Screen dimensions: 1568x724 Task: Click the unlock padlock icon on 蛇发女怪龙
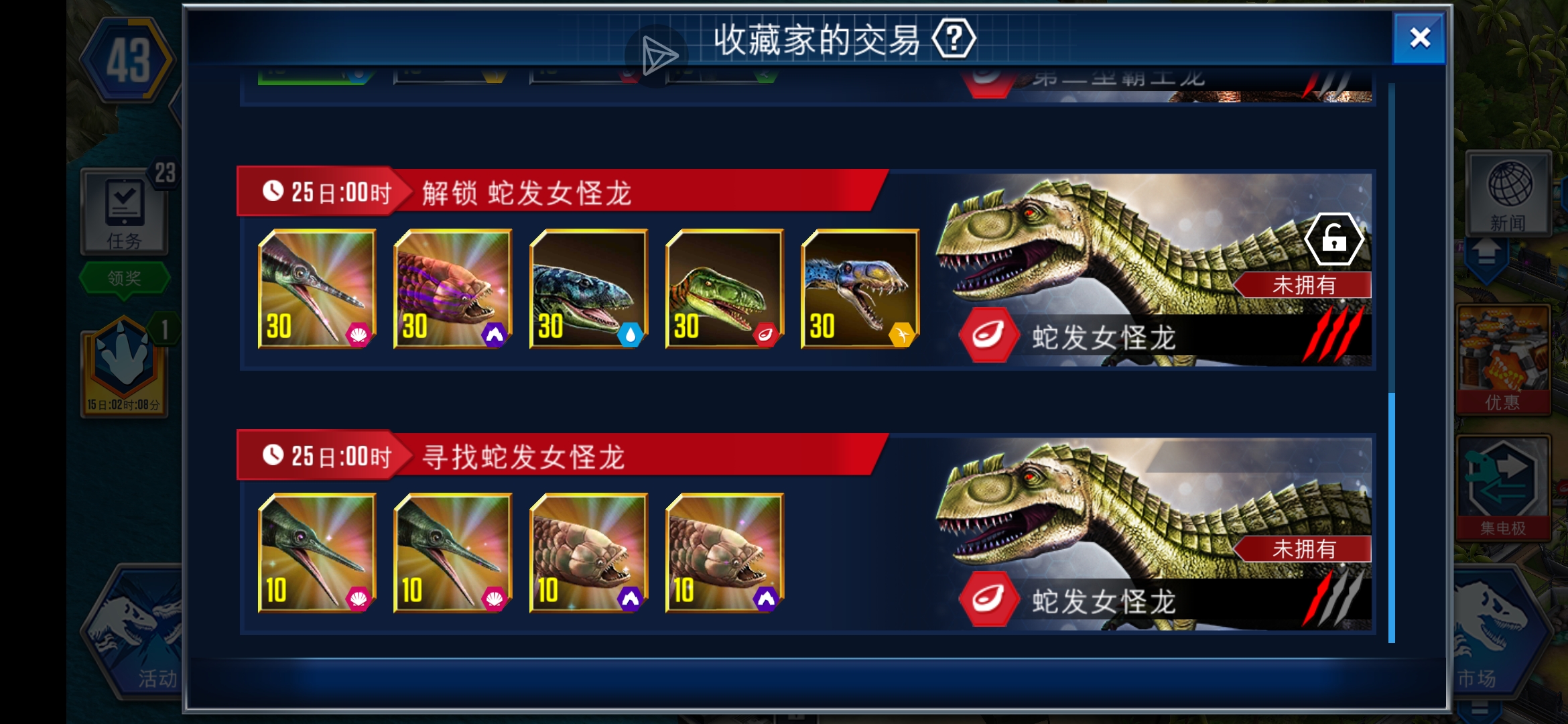tap(1334, 237)
